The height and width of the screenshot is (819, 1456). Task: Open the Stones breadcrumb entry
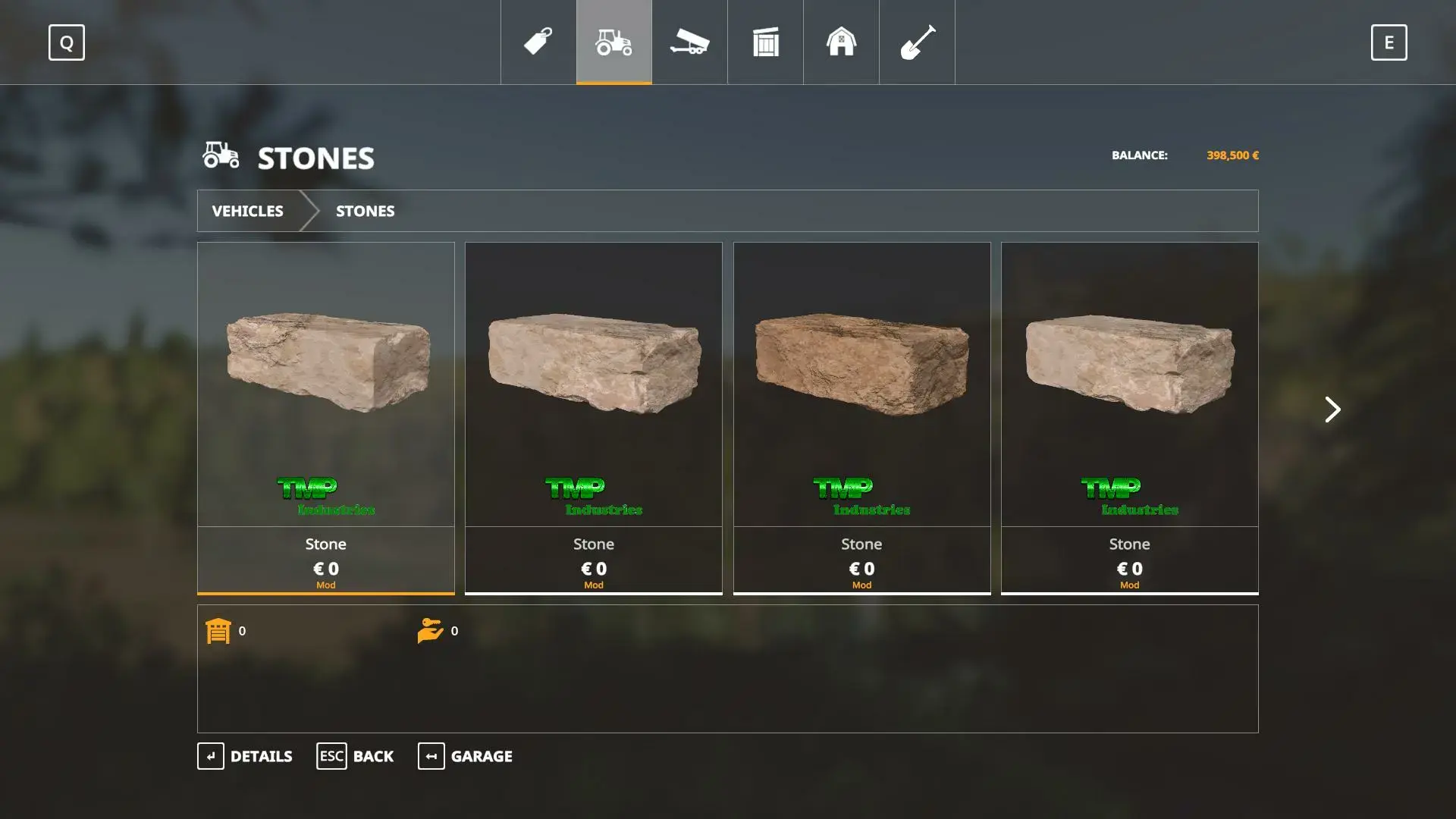[x=365, y=211]
